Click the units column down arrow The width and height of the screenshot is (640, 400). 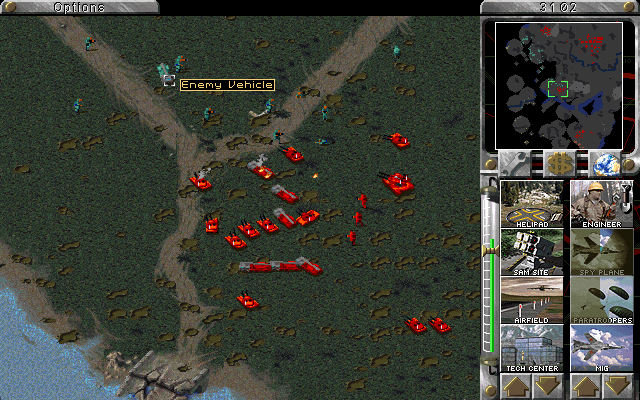coord(616,385)
